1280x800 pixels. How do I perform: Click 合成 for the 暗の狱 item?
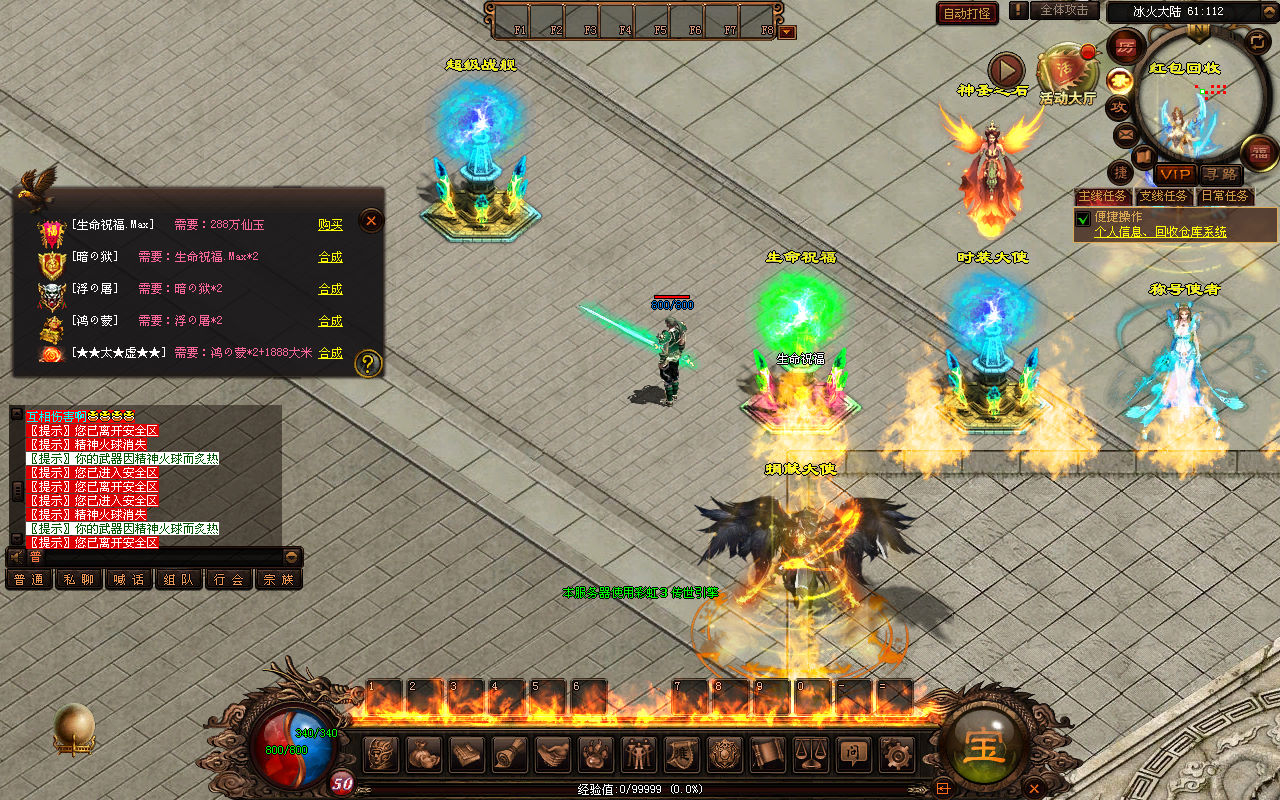tap(330, 257)
